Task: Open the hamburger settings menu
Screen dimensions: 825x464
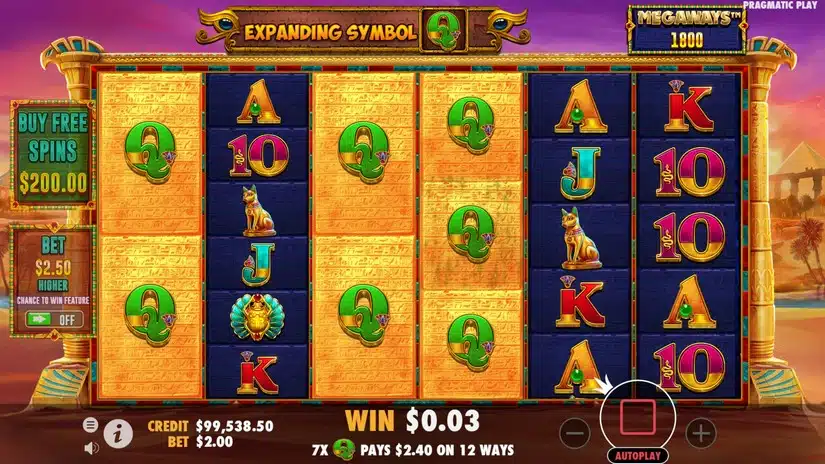Action: [91, 425]
